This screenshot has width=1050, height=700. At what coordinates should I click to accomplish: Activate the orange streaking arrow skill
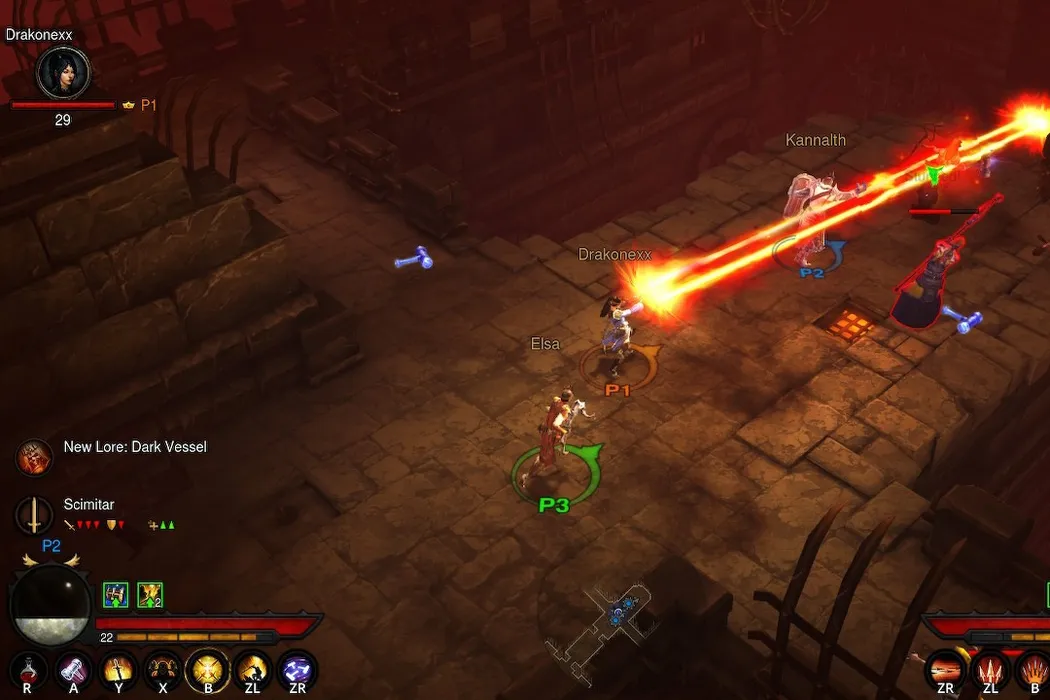click(x=945, y=669)
